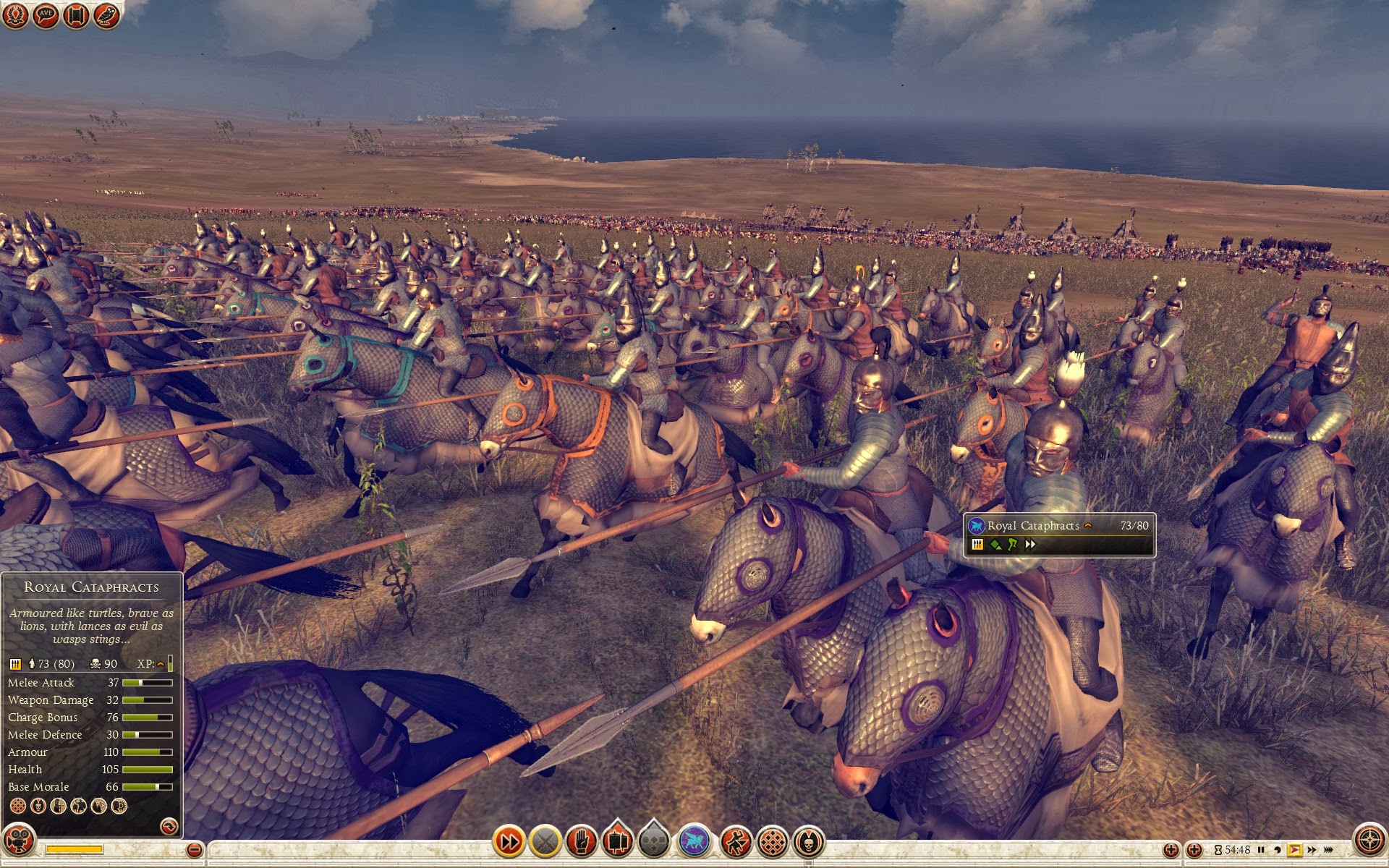Open the group formations shapes button

tap(654, 841)
